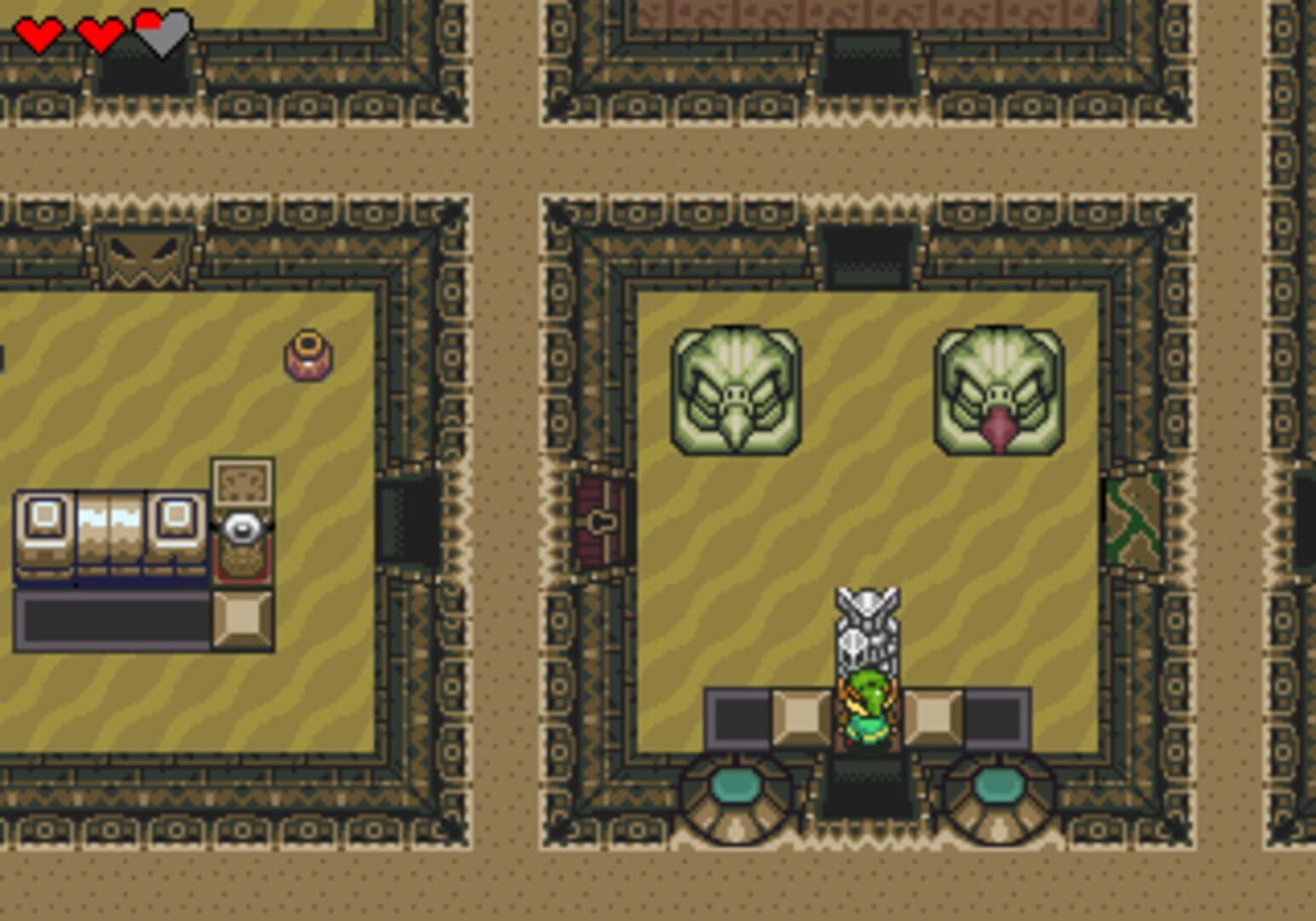Click the small pot in the left room
Image resolution: width=1316 pixels, height=921 pixels.
click(x=307, y=354)
